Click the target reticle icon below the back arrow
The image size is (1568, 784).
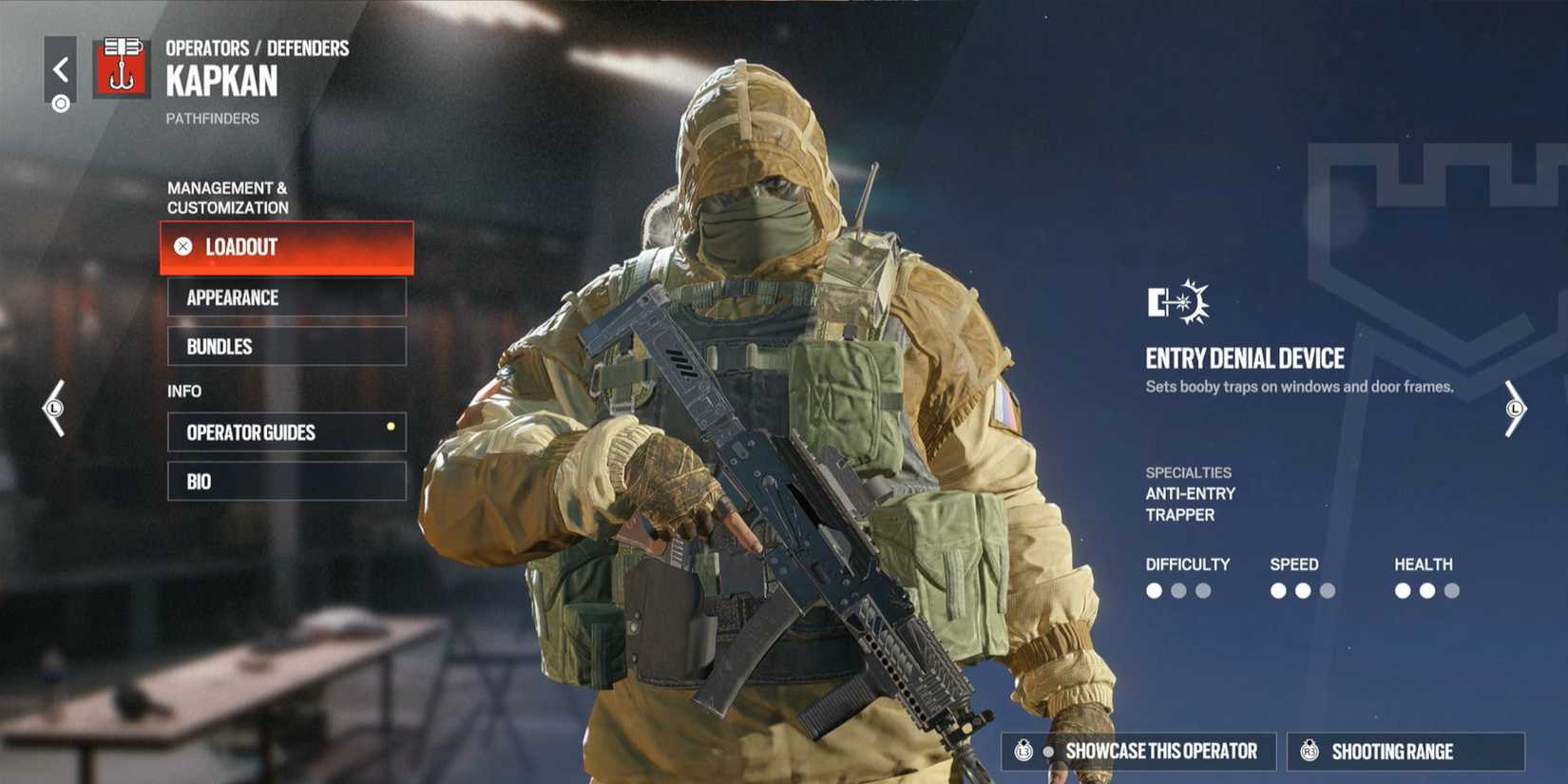(61, 103)
